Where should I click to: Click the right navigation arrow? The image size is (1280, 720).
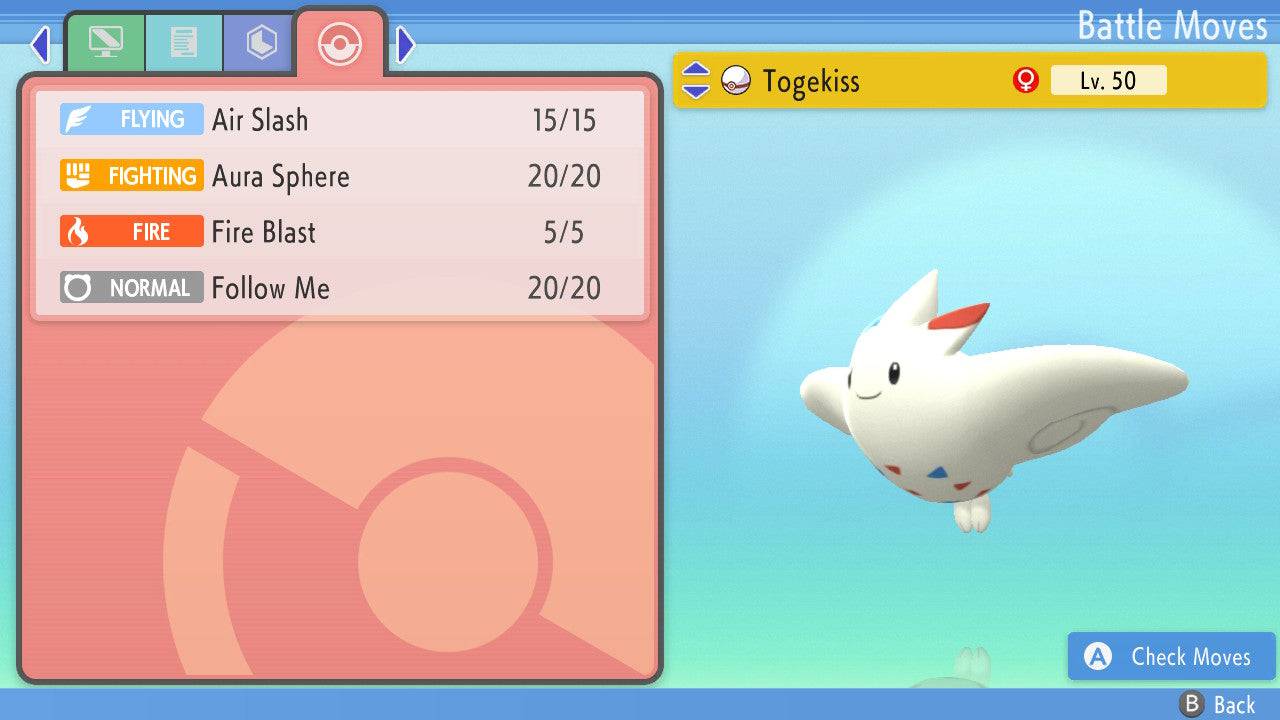(x=404, y=45)
